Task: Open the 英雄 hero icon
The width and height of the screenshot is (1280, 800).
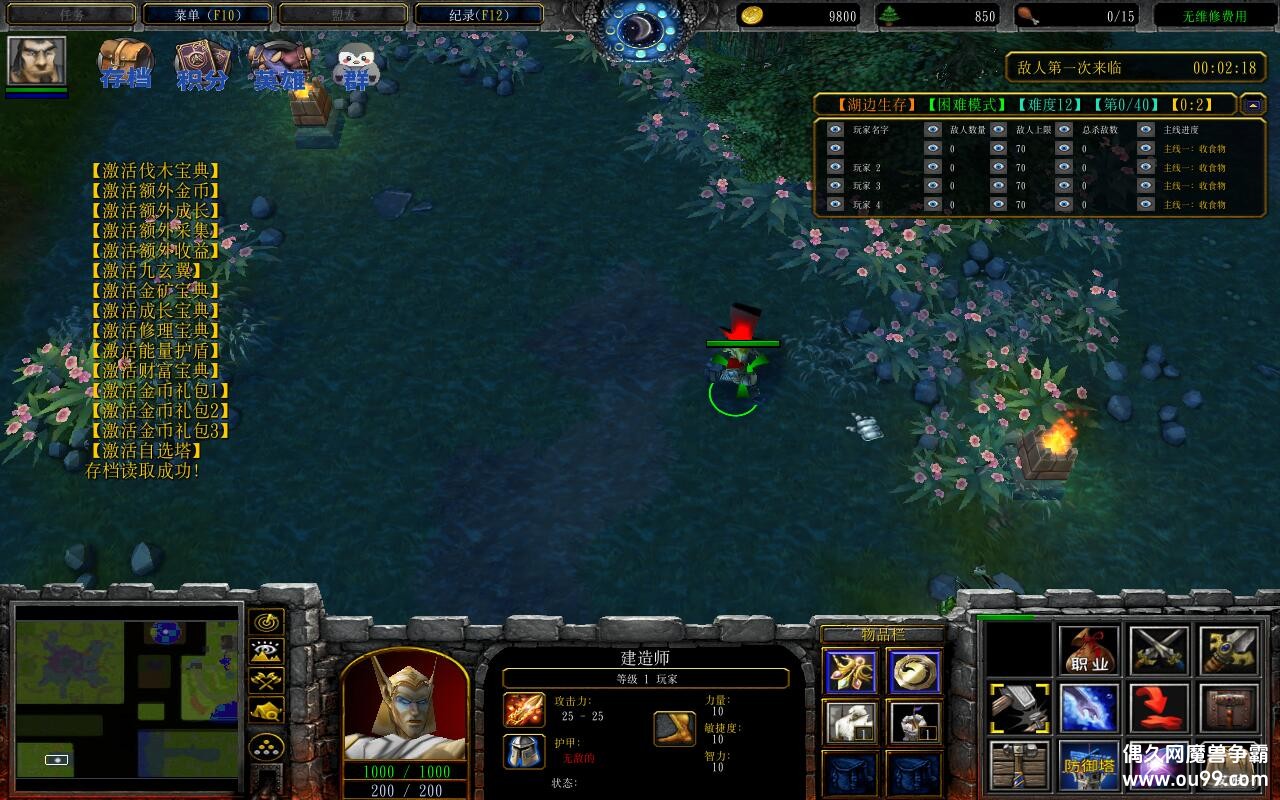Action: point(279,66)
